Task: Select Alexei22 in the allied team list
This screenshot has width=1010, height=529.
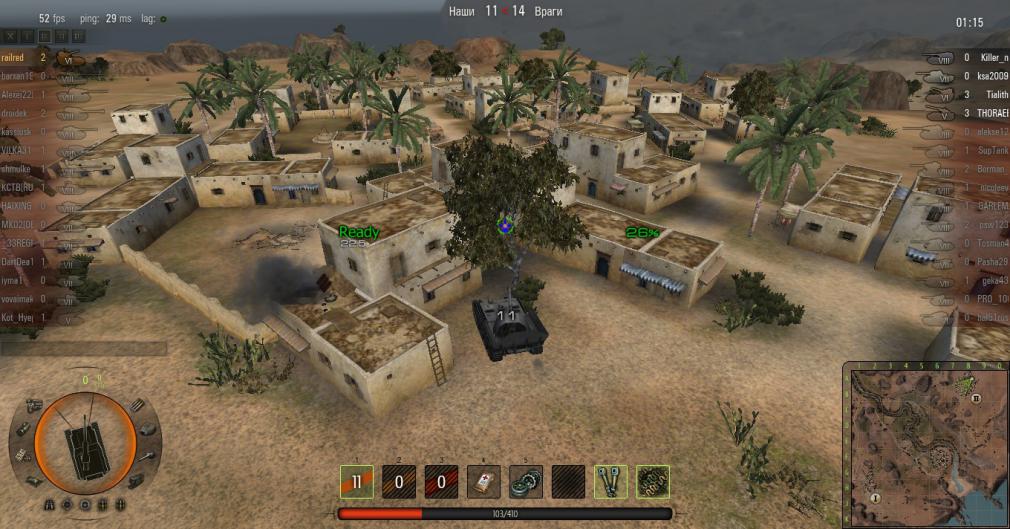Action: coord(22,95)
